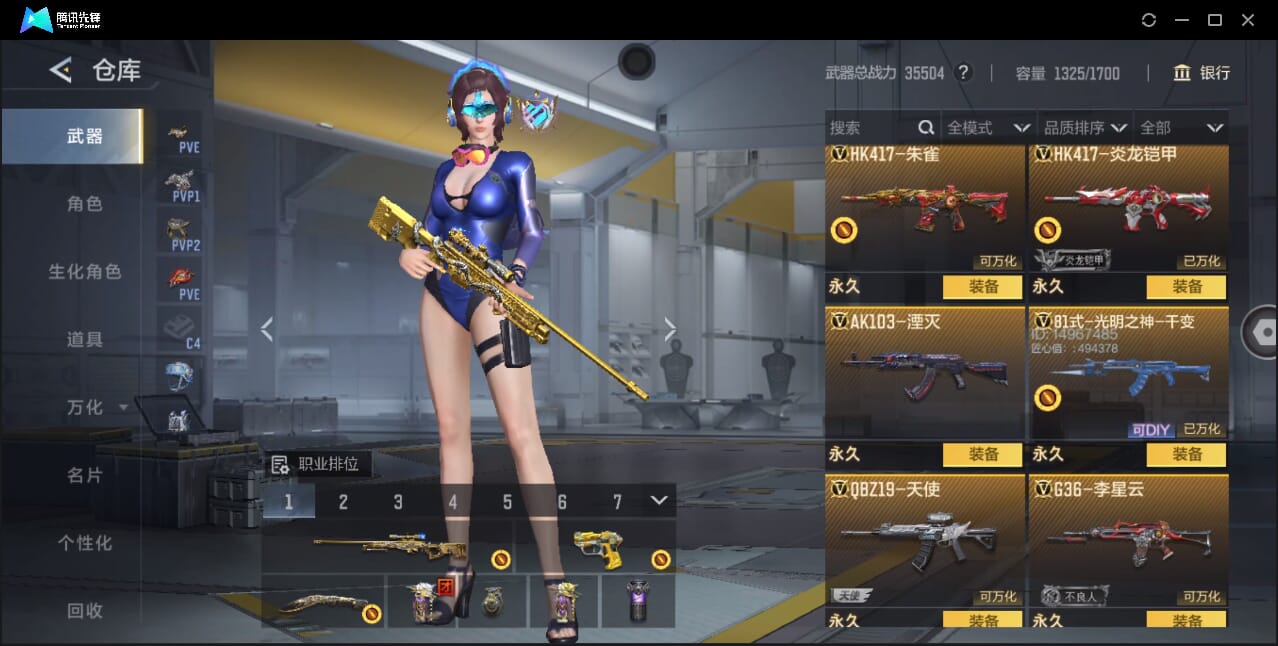Click the weapon 搜索 search field

coord(872,128)
